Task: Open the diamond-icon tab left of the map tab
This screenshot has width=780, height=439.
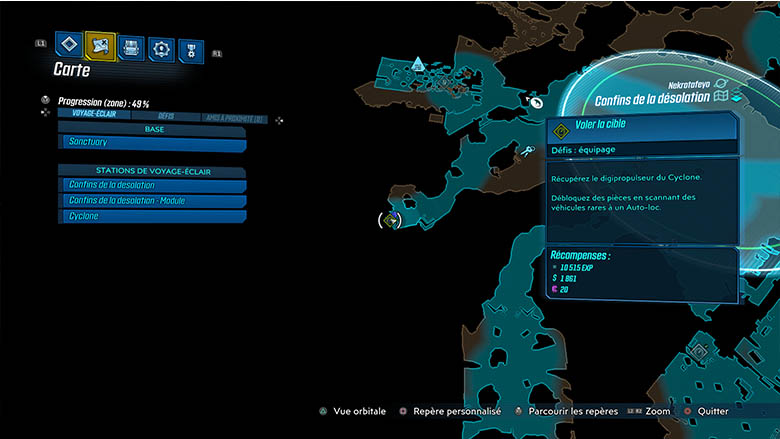Action: [69, 45]
